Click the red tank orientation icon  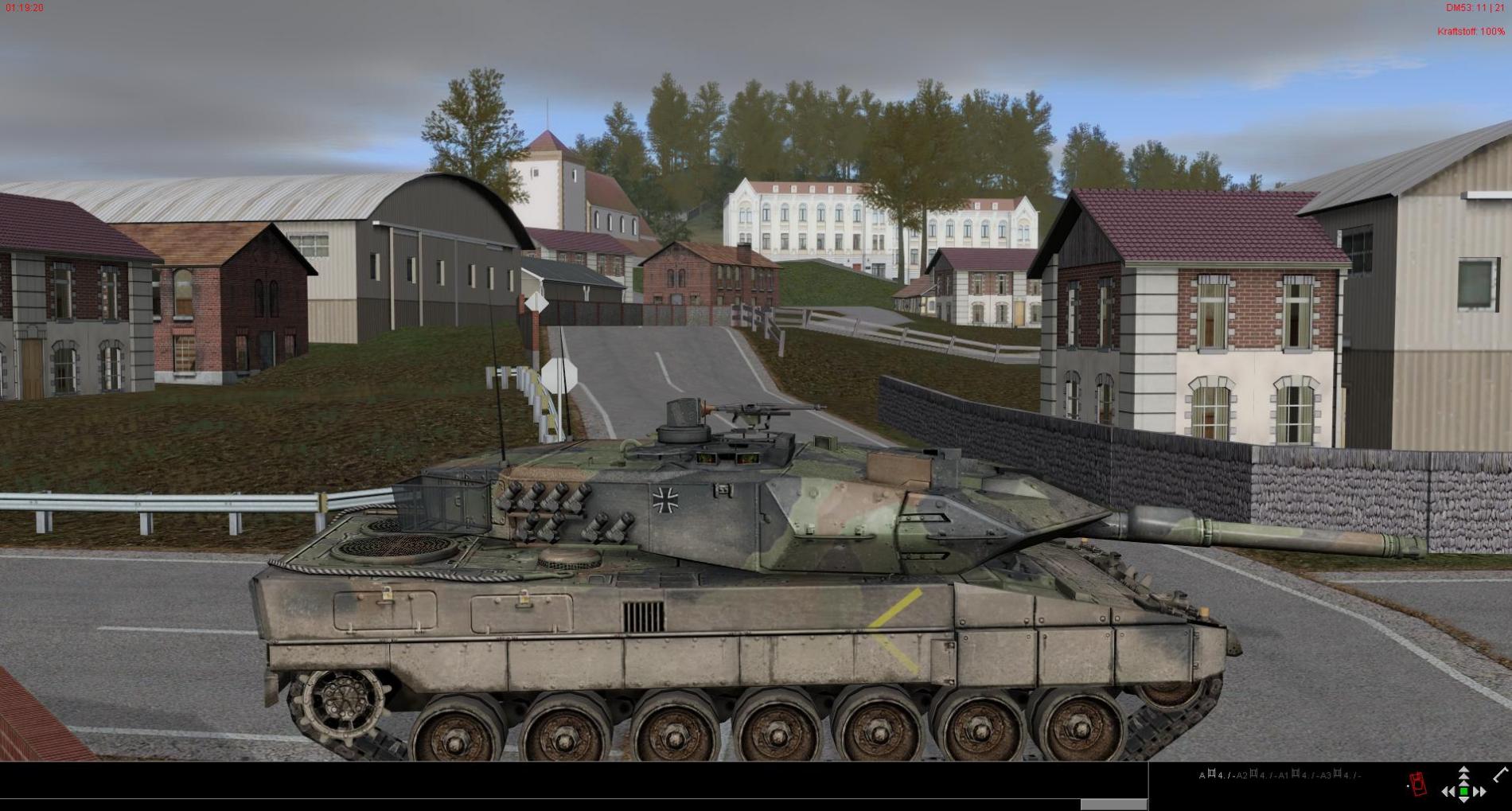tap(1417, 783)
